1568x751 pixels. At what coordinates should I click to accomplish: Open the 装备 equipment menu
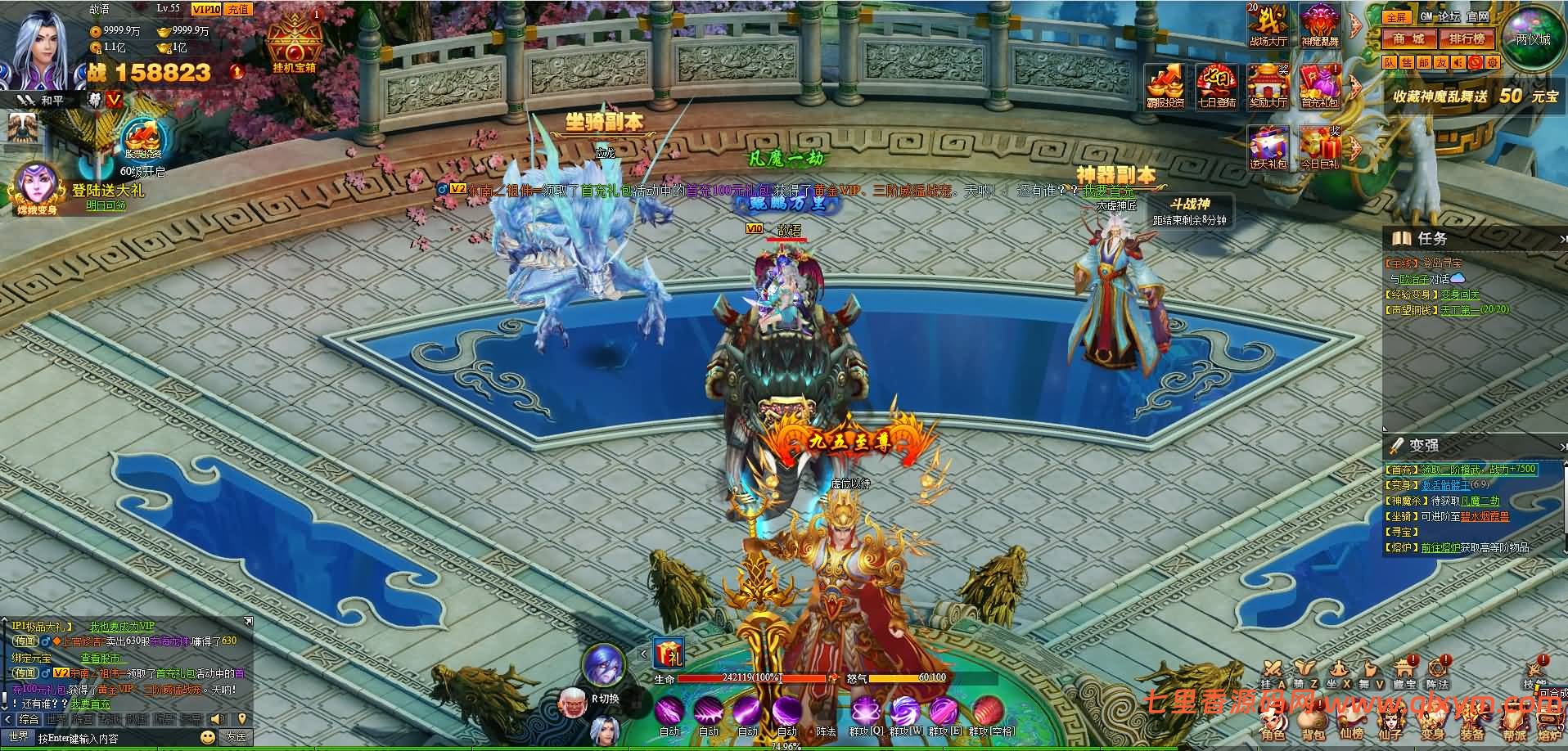click(x=1472, y=725)
